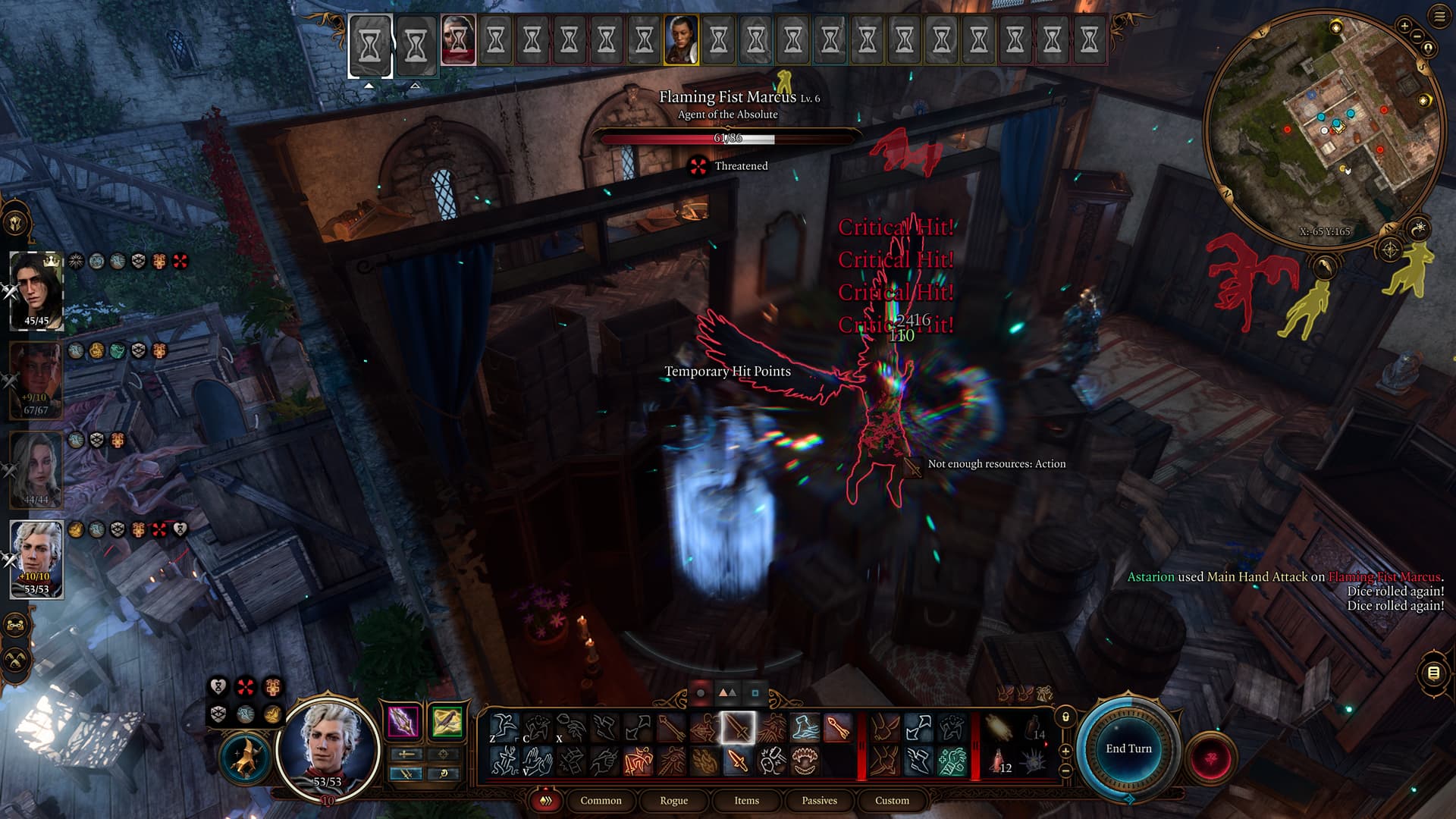The image size is (1456, 819).
Task: Switch to the Common hotbar tab
Action: (601, 801)
